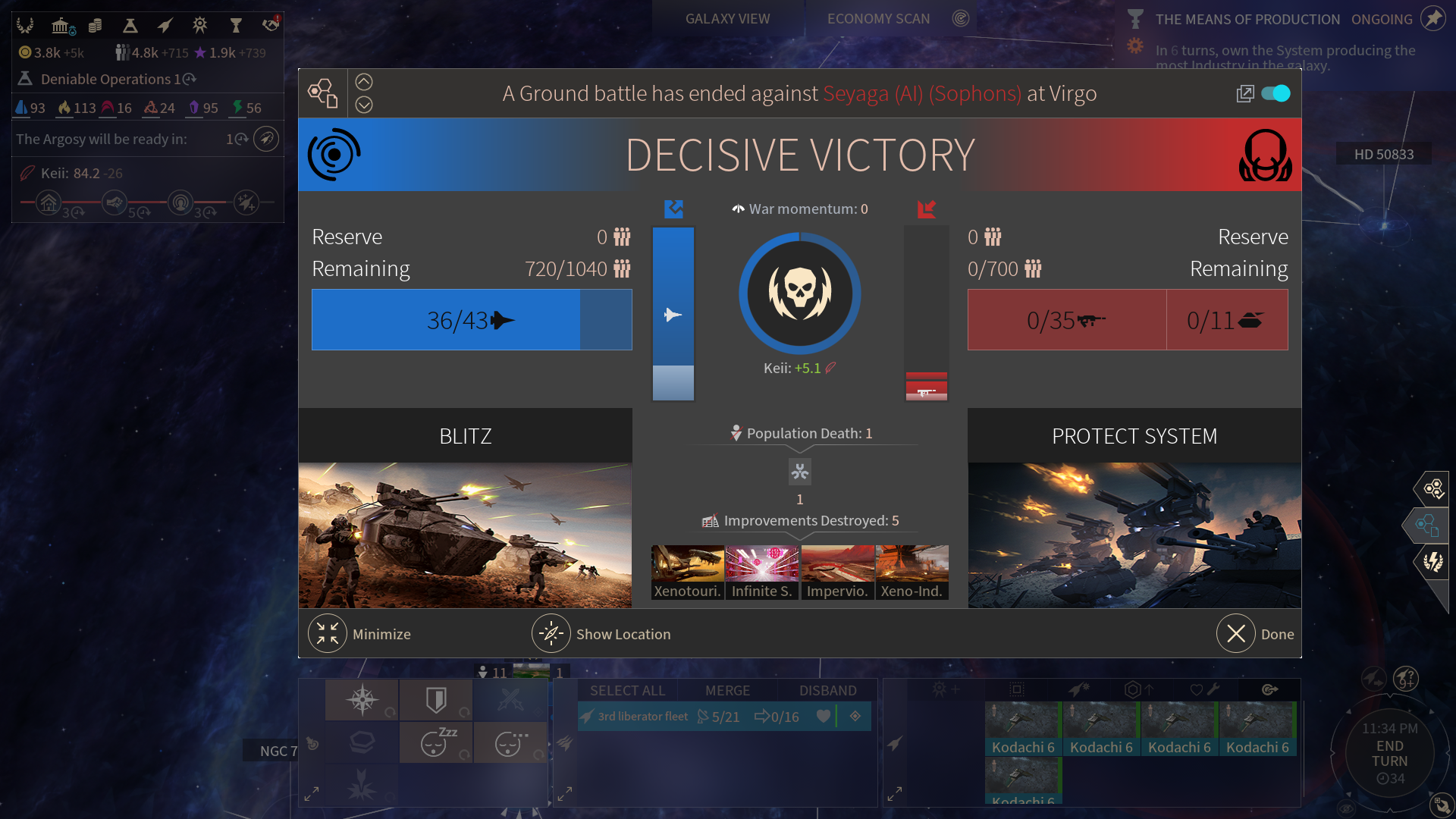Merge the selected fleets

point(727,691)
